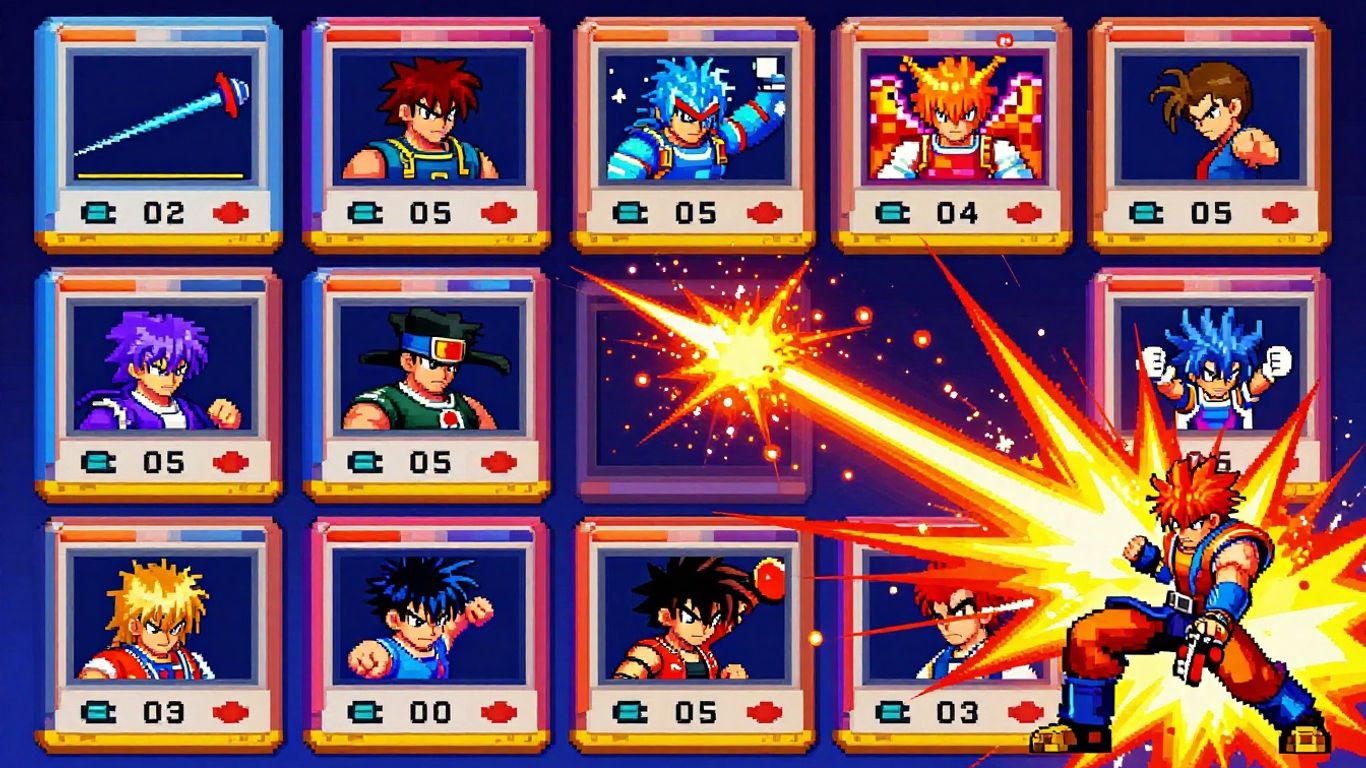This screenshot has height=768, width=1366.
Task: Click teal counter icon beside the 04 number
Action: [x=892, y=211]
